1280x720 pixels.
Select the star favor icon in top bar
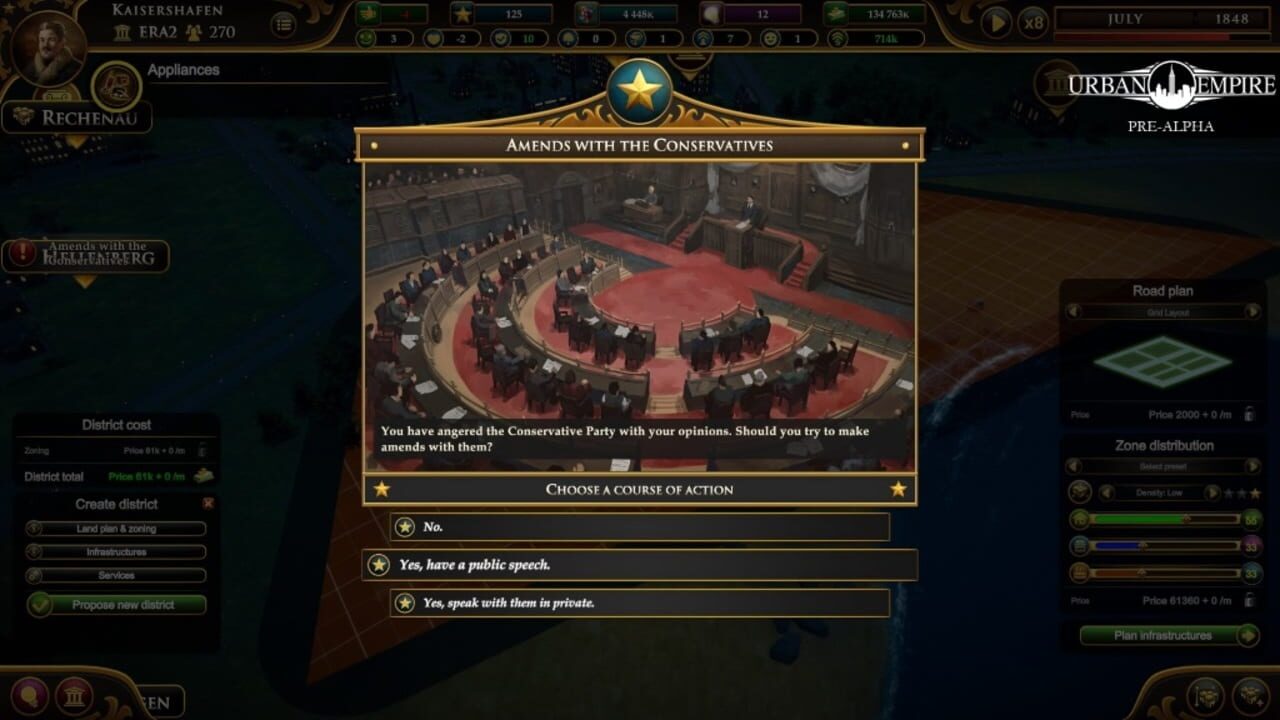(x=461, y=14)
